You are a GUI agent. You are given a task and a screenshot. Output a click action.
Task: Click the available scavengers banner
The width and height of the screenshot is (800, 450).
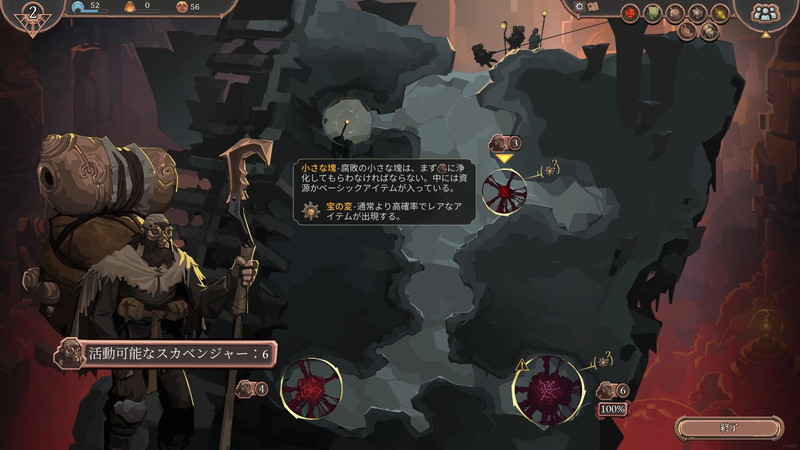click(x=165, y=353)
